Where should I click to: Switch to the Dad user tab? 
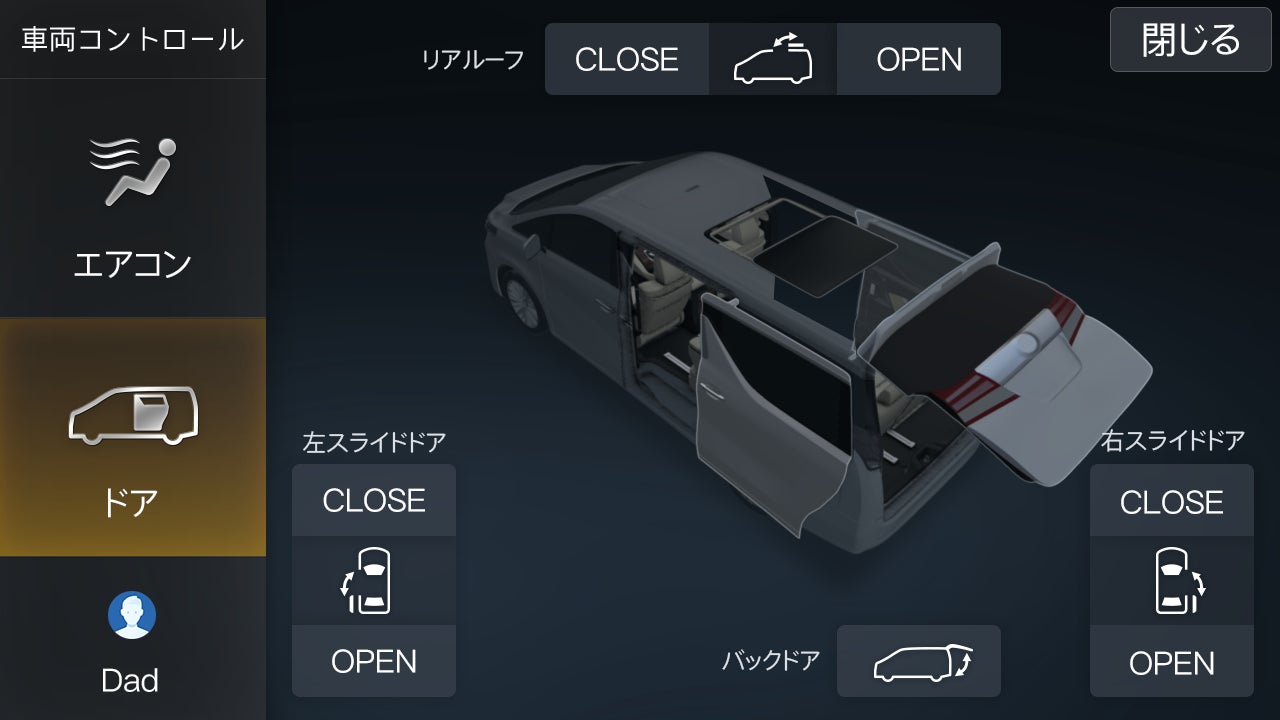tap(133, 640)
